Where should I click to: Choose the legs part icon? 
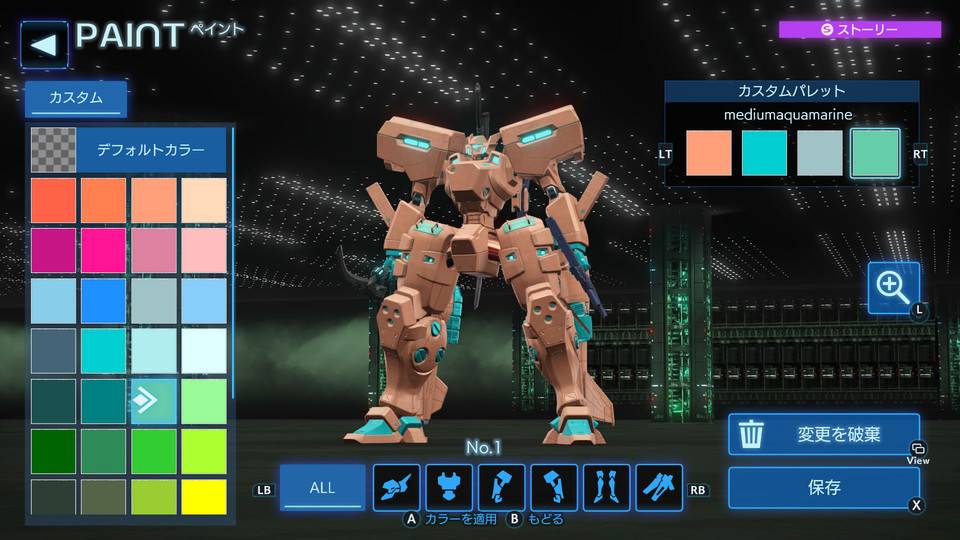(607, 488)
